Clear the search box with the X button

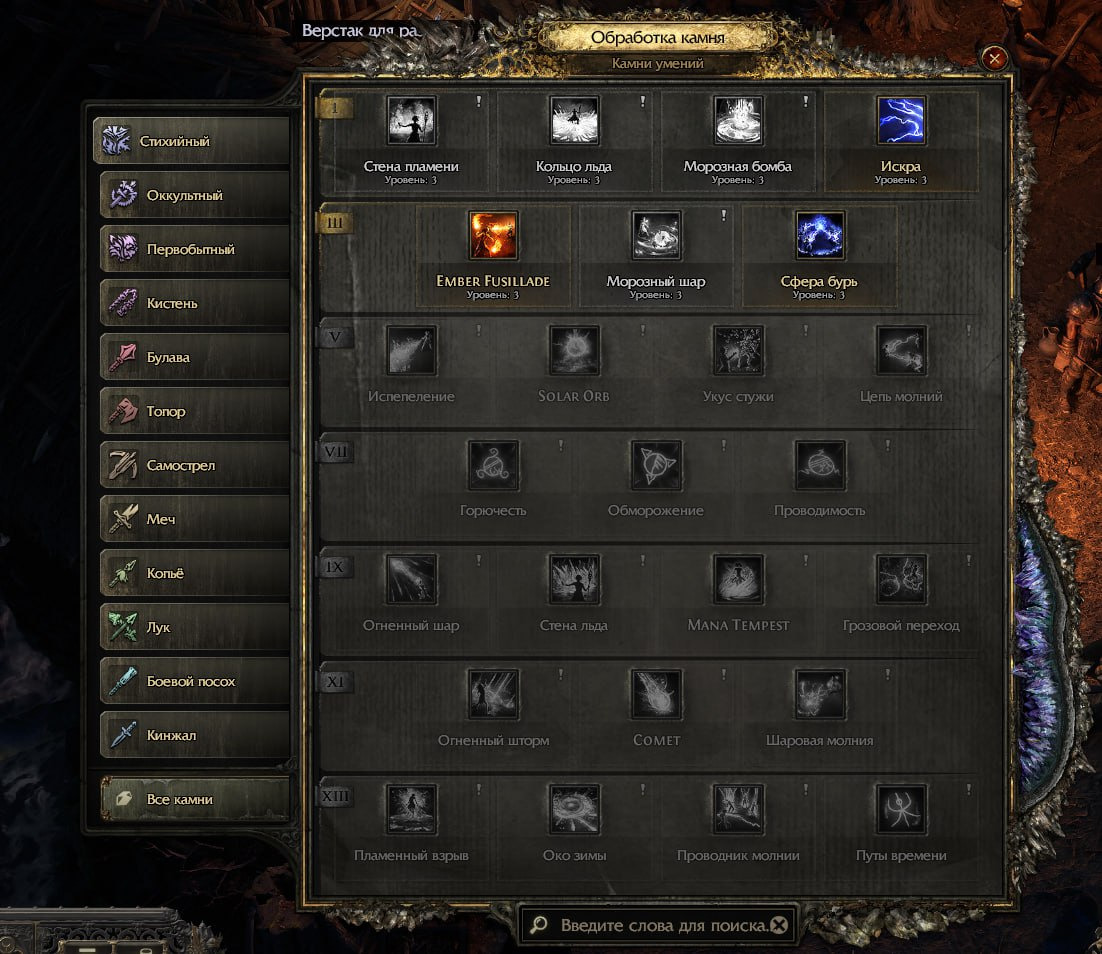click(x=779, y=925)
